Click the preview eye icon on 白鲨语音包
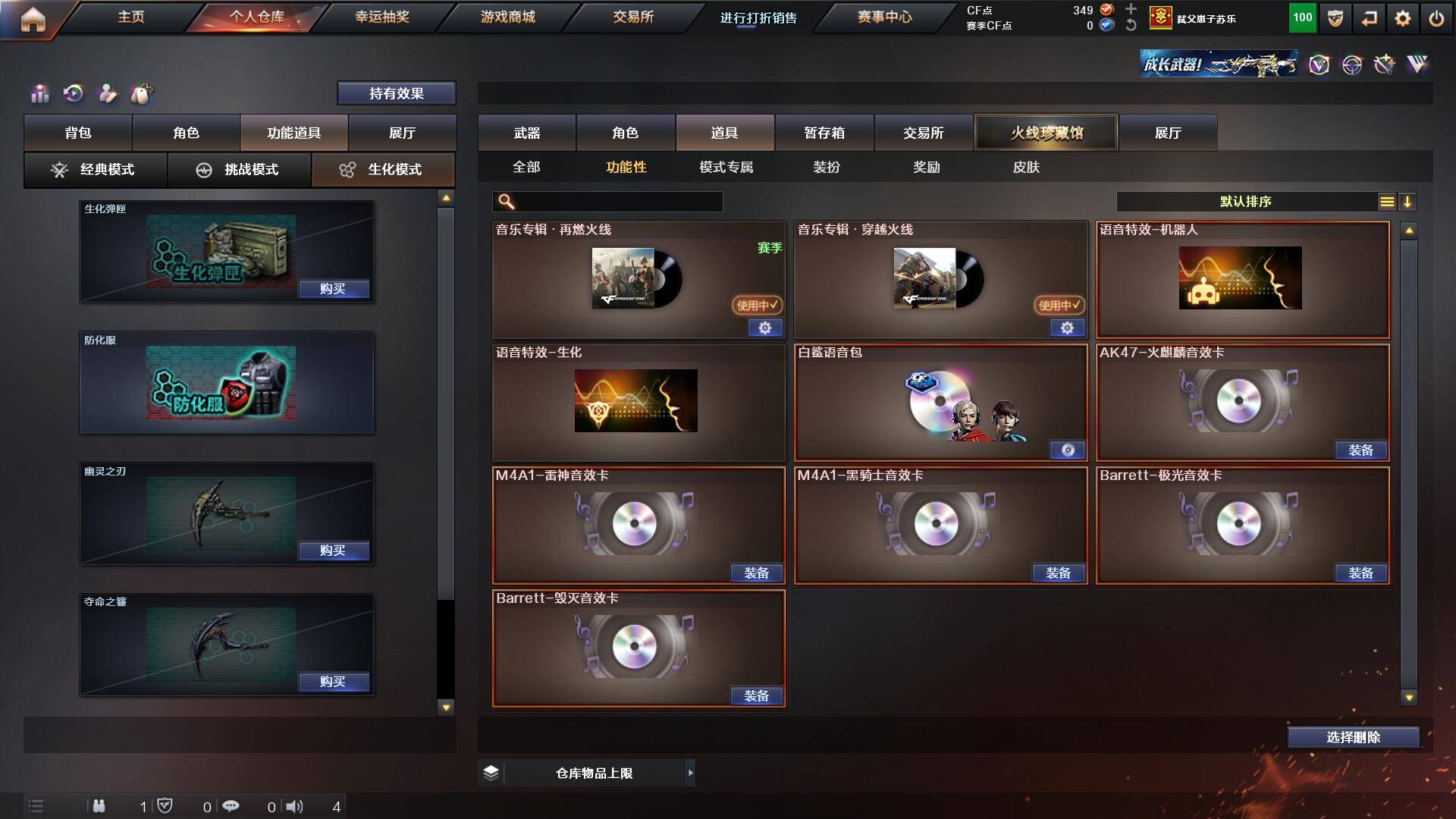1456x819 pixels. click(x=1069, y=450)
